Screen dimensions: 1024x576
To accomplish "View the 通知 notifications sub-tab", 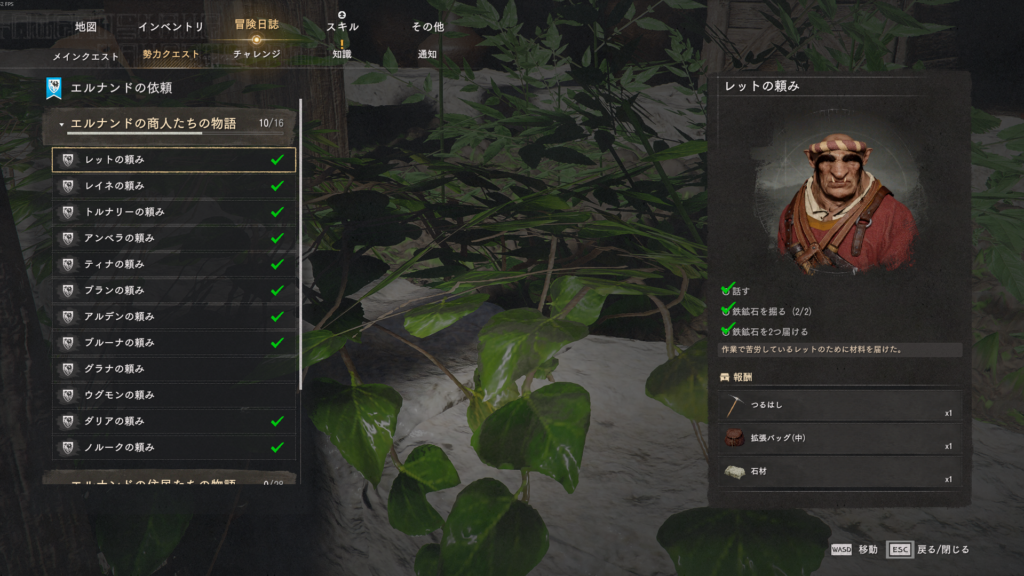I will [427, 55].
